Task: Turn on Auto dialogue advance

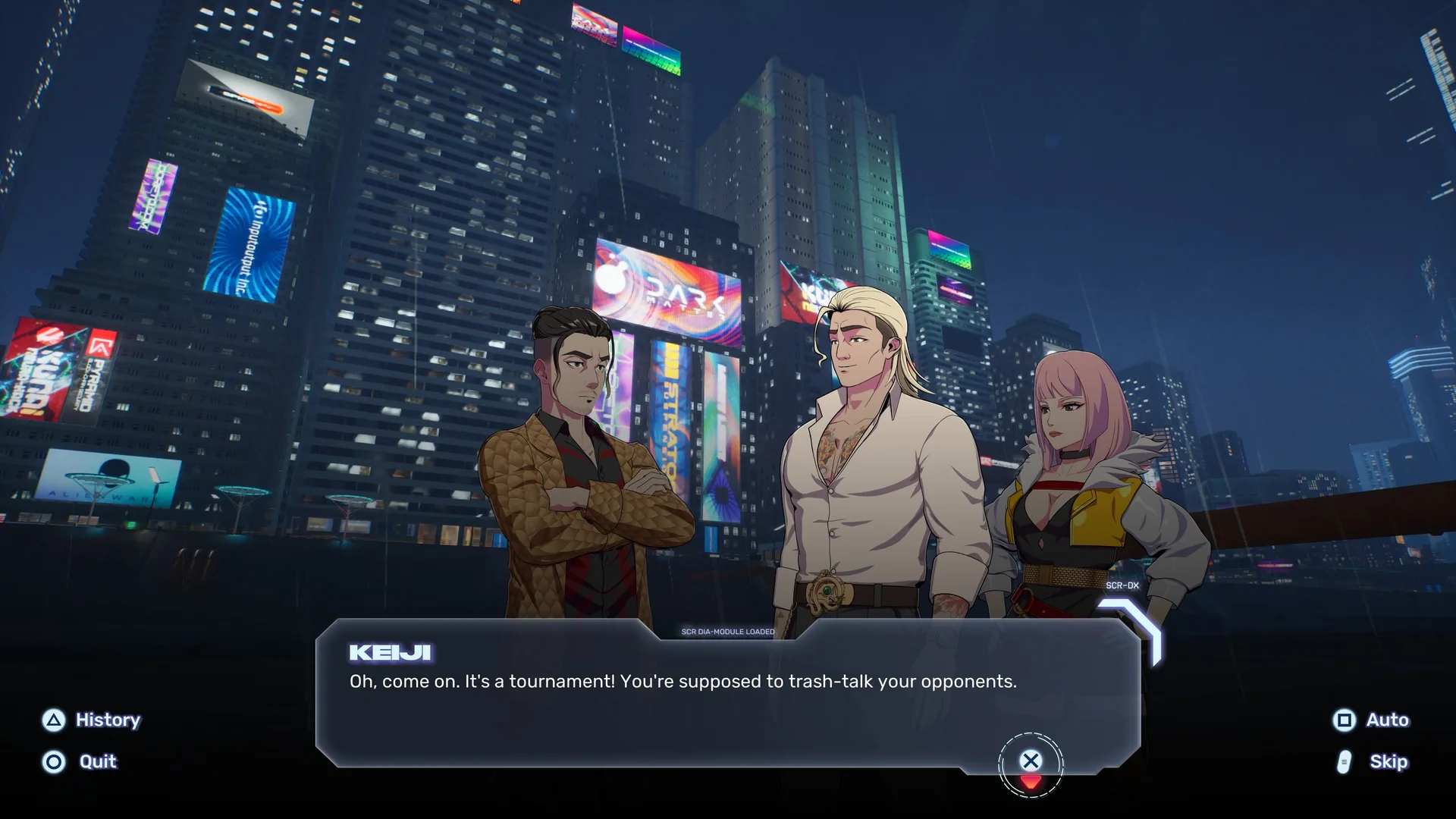Action: (x=1371, y=720)
